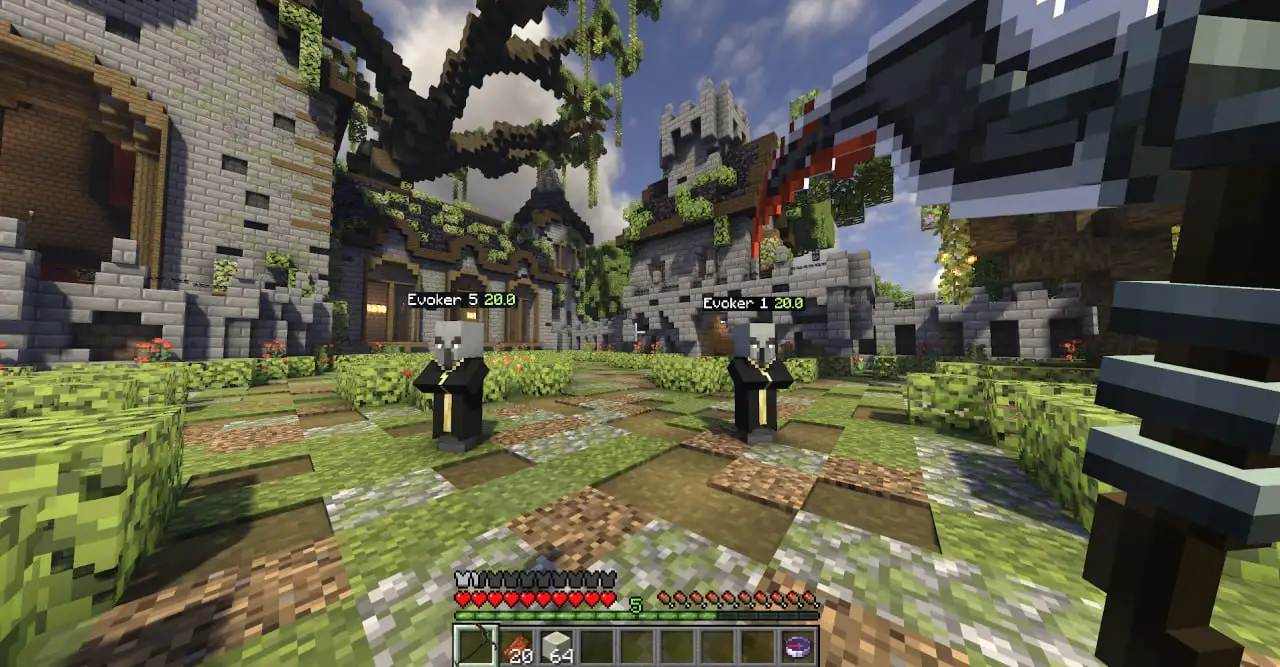This screenshot has width=1280, height=667.
Task: Select the white block stack of 64
Action: (557, 647)
